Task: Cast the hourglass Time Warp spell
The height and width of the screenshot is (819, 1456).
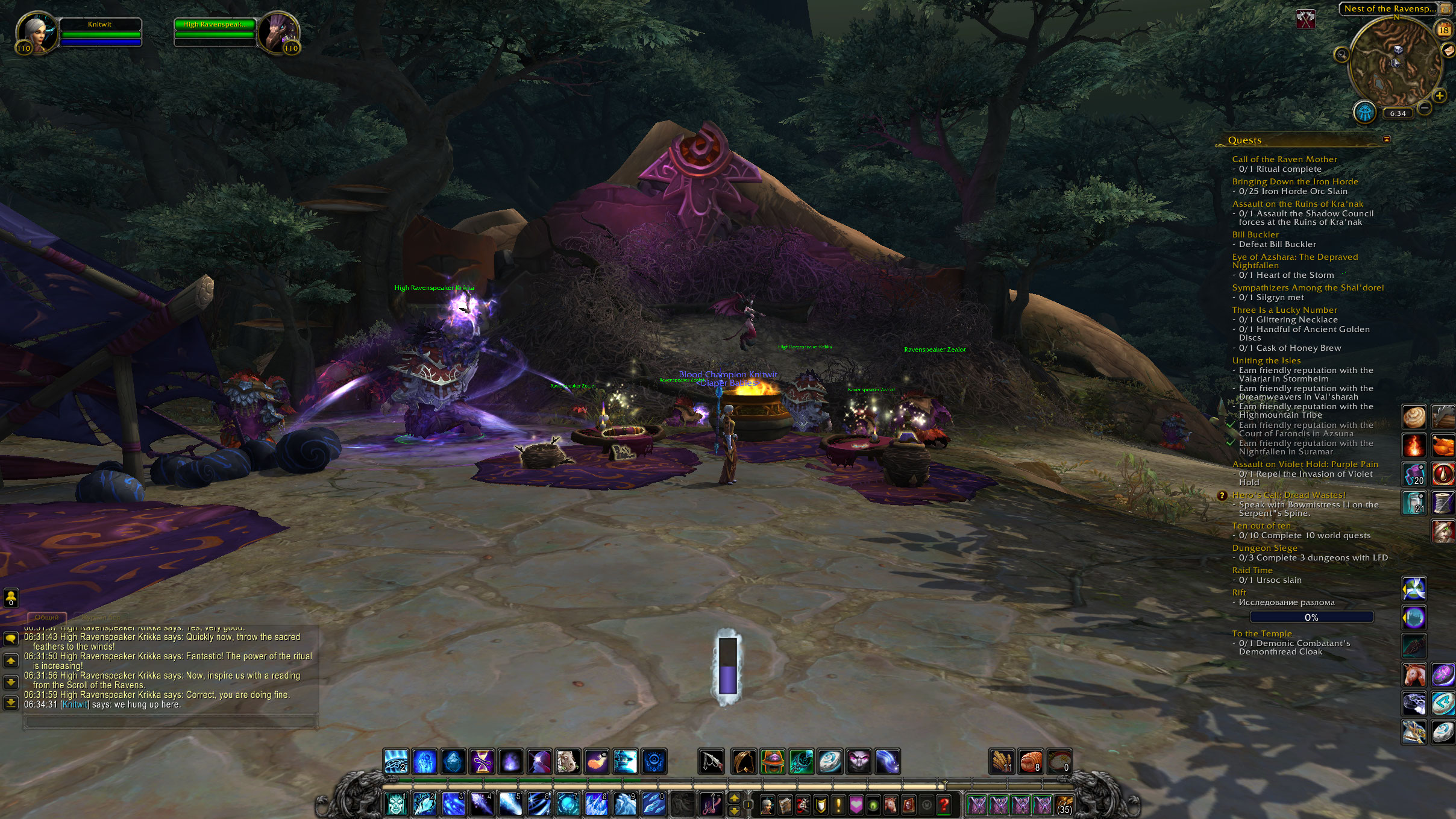Action: 482,762
